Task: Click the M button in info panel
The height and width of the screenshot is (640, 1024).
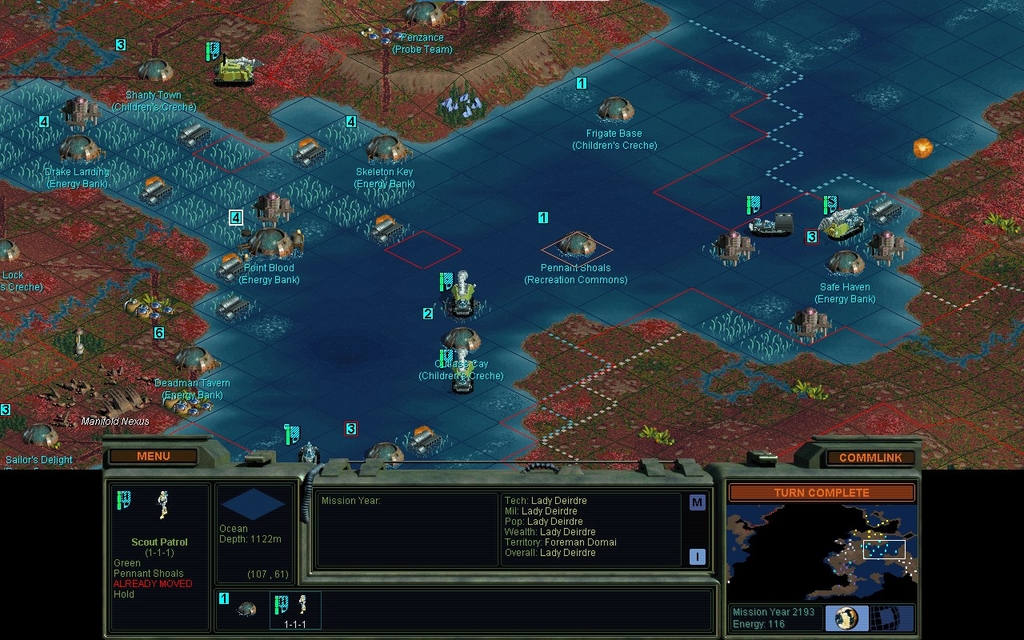Action: 697,503
